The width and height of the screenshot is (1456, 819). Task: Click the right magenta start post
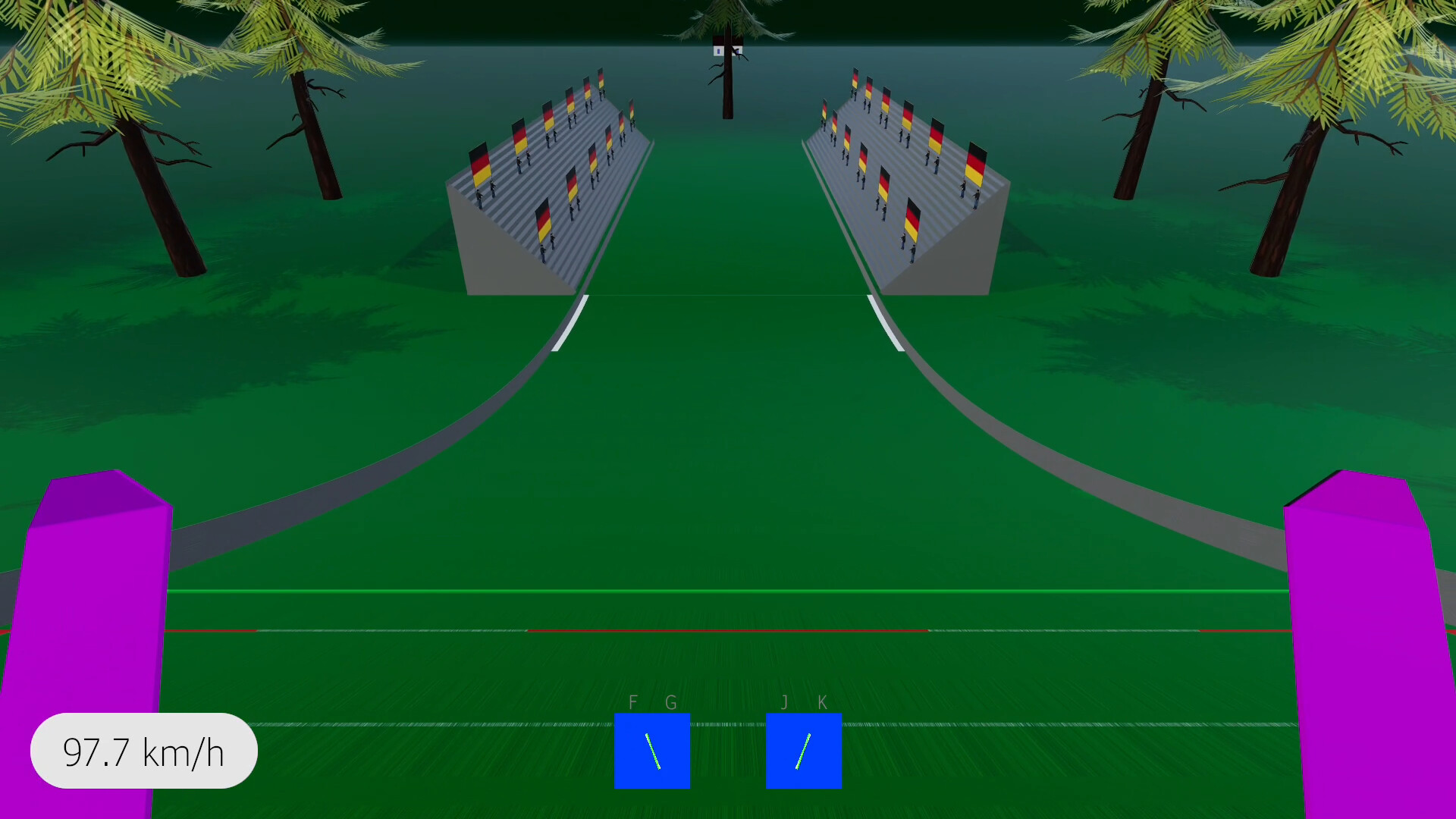1365,645
